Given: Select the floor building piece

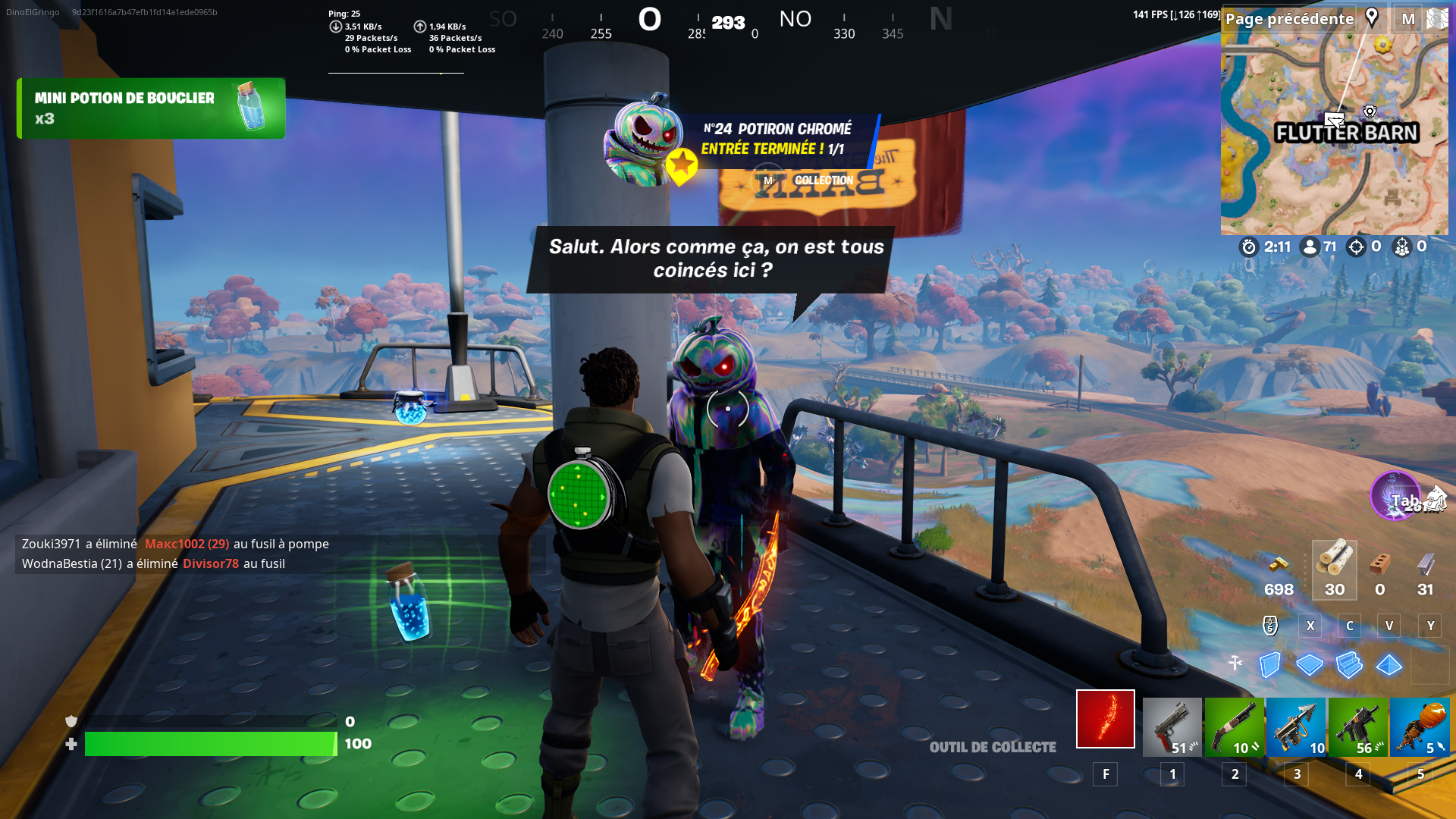Looking at the screenshot, I should click(1310, 665).
